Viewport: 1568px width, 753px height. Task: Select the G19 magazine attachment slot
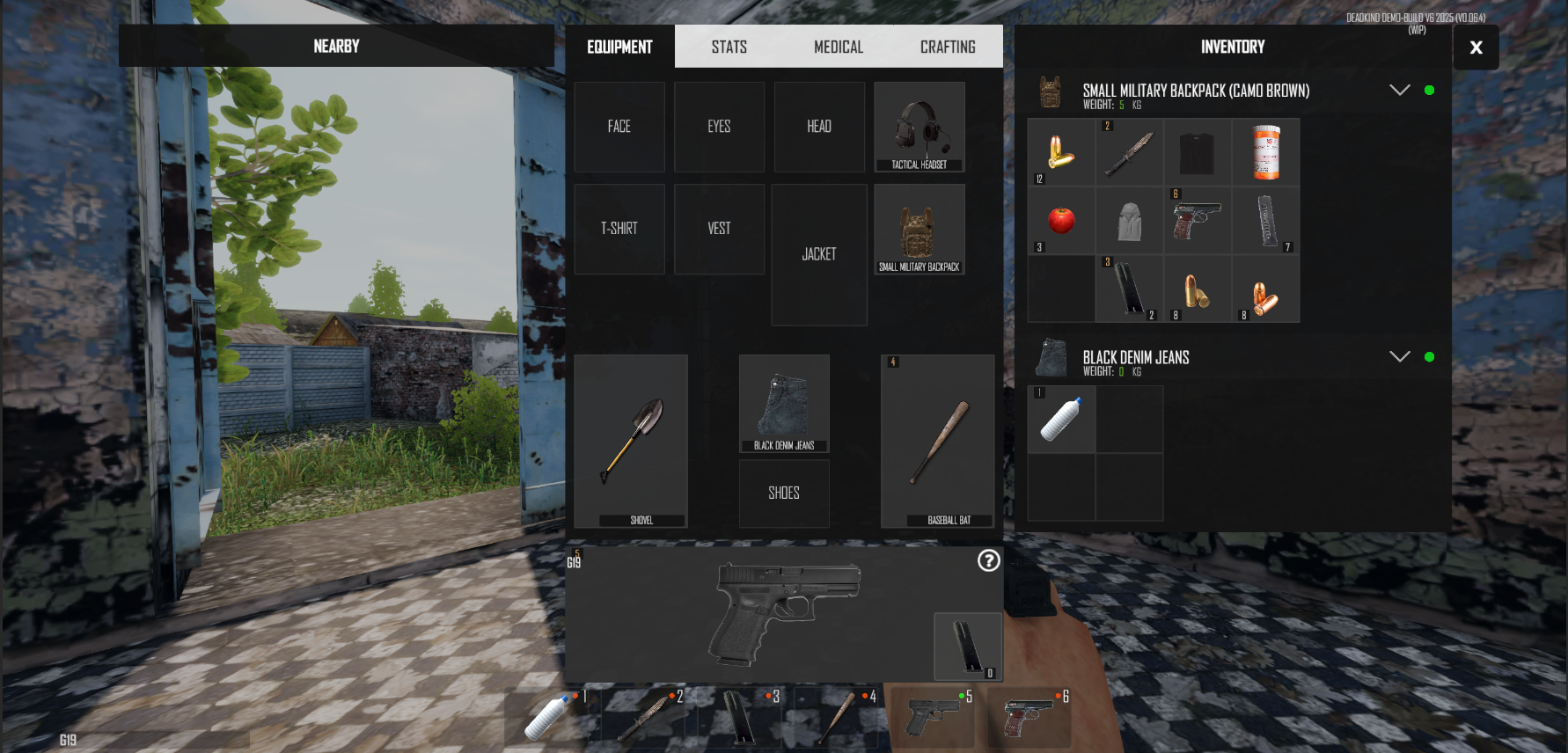tap(967, 647)
